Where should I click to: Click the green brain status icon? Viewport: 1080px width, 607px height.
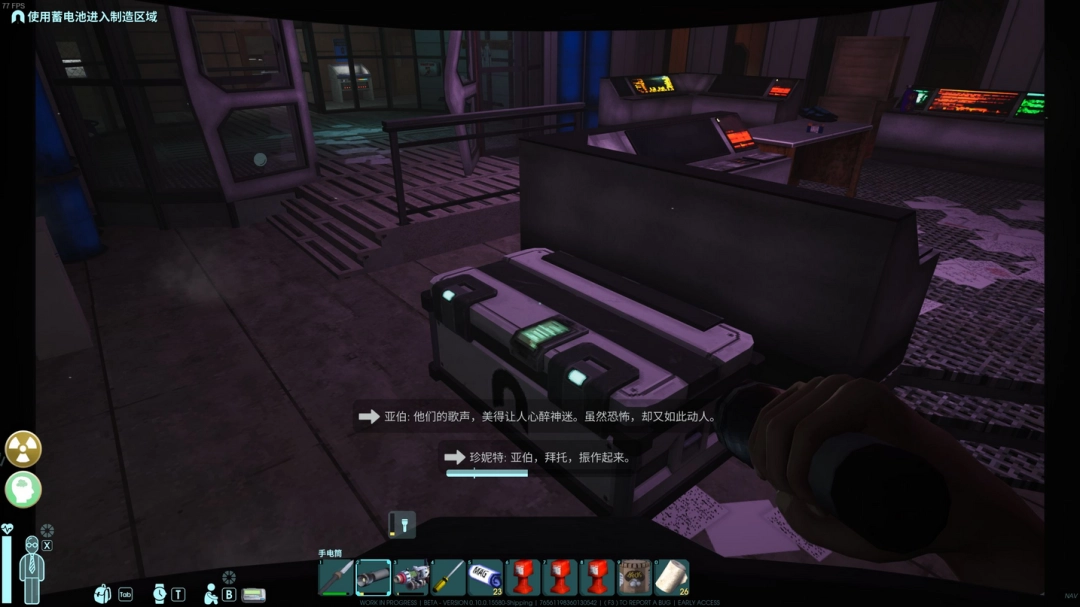click(23, 489)
